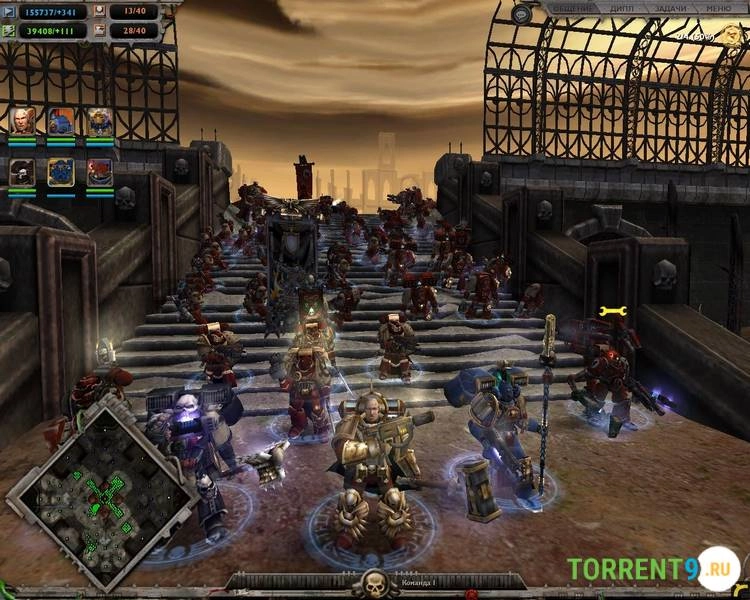750x600 pixels.
Task: Select the gold-armored hero portrait
Action: pos(99,122)
